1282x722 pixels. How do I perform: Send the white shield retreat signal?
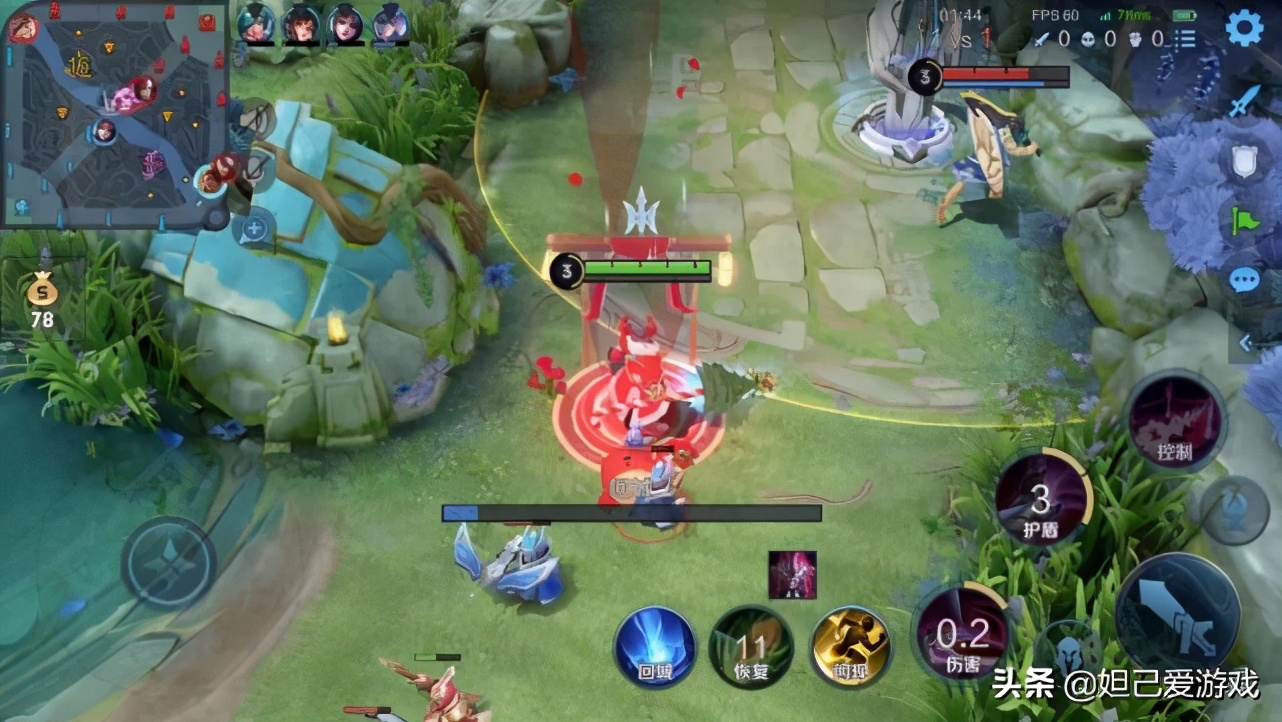point(1244,160)
